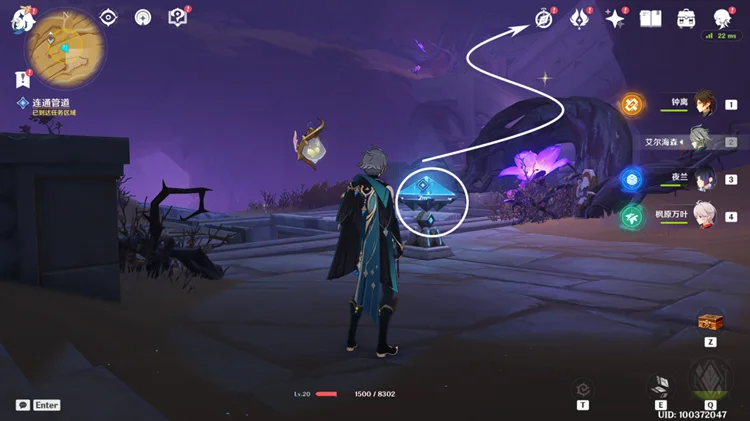This screenshot has width=750, height=421.
Task: Open the Adventurer Handbook book icon
Action: 651,19
